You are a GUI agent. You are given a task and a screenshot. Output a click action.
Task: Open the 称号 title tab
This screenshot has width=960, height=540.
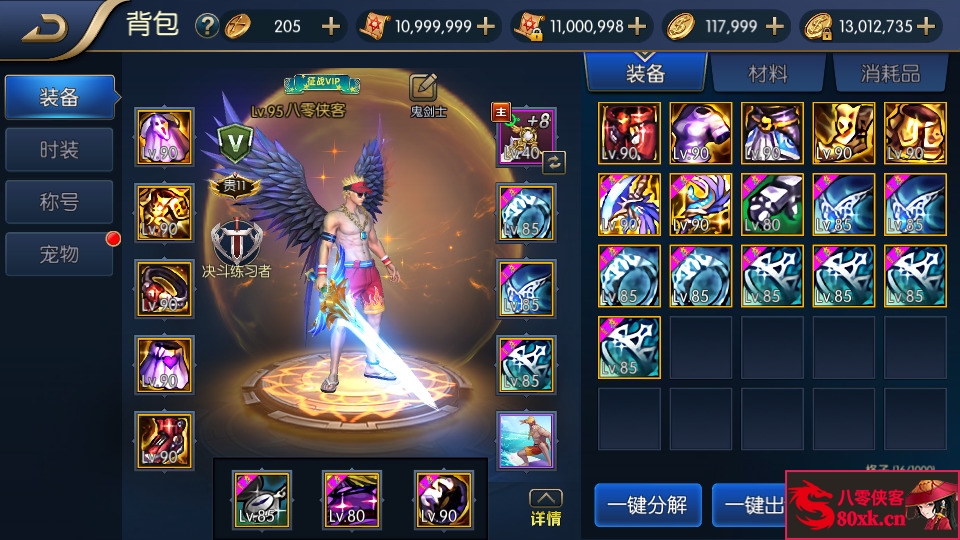tap(59, 202)
